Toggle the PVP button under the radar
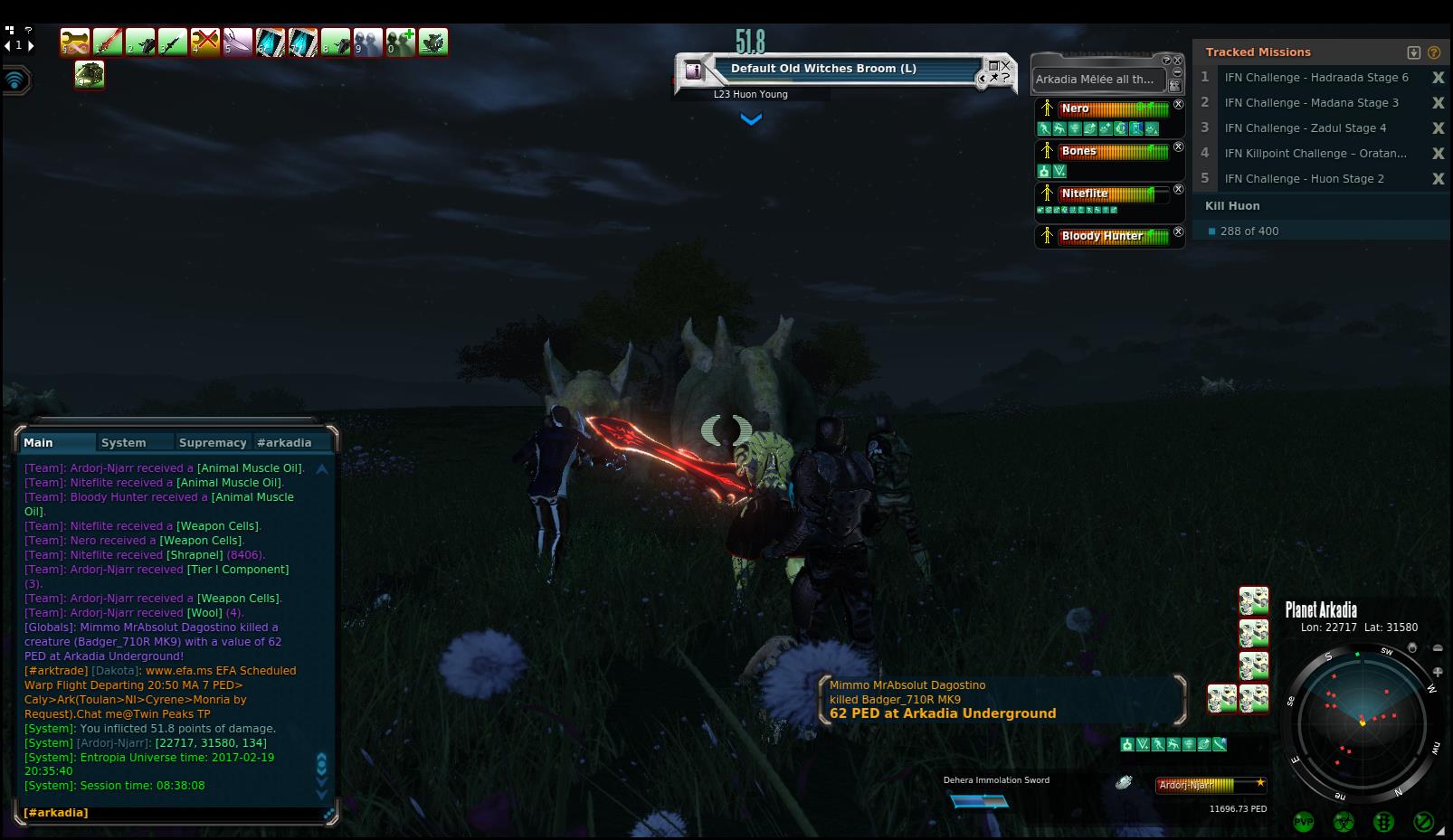 click(1304, 822)
